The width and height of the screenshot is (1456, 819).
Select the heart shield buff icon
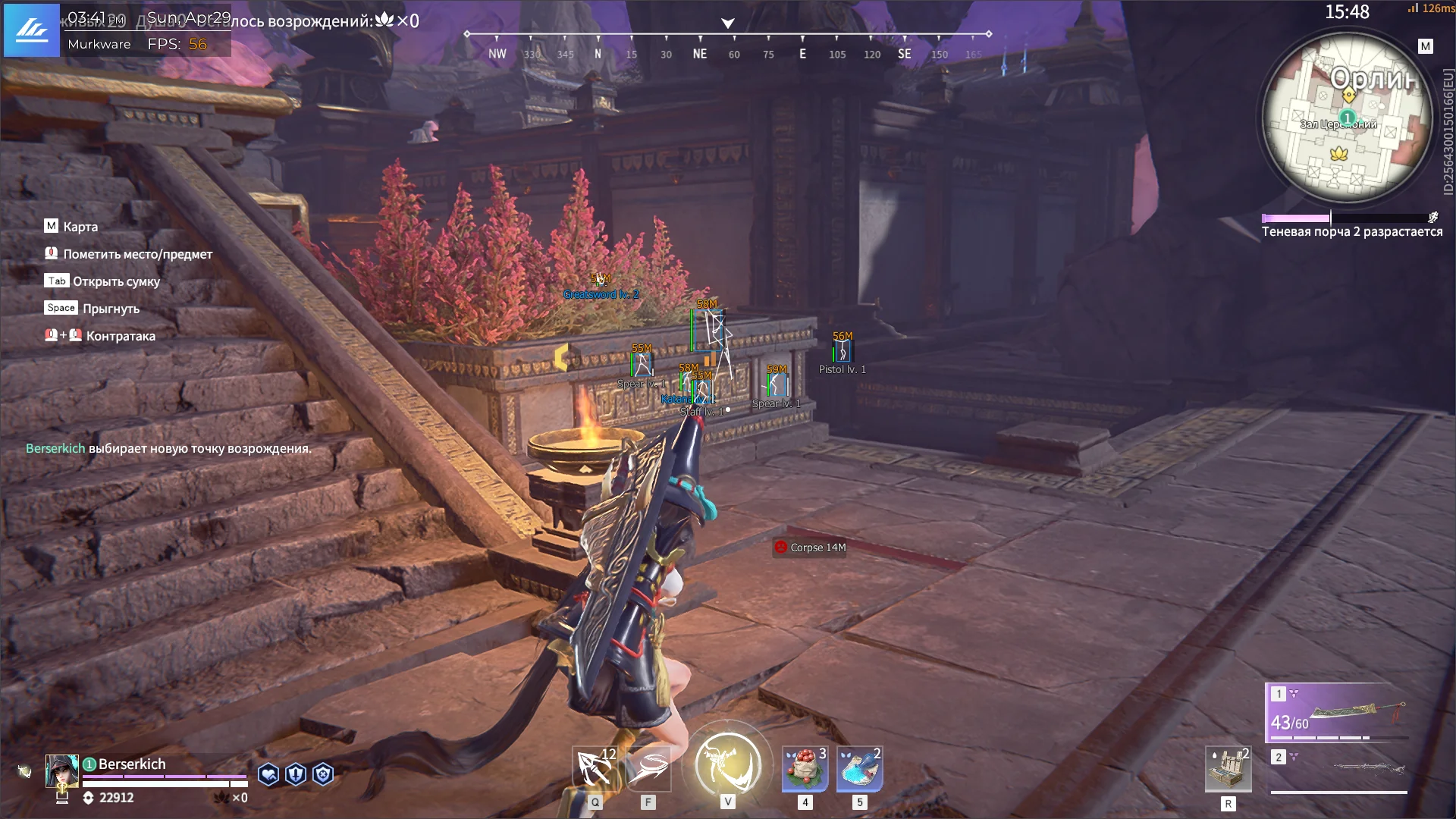click(x=268, y=774)
